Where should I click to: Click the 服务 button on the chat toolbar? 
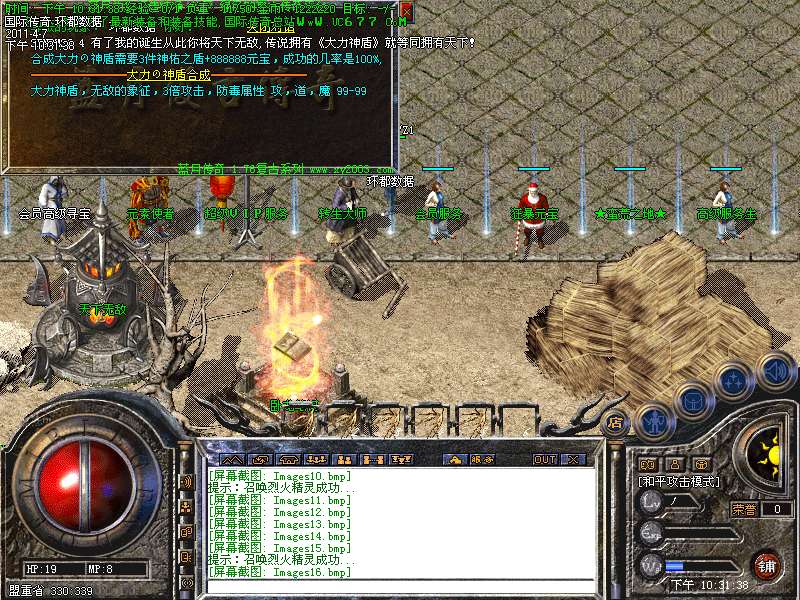click(x=482, y=459)
